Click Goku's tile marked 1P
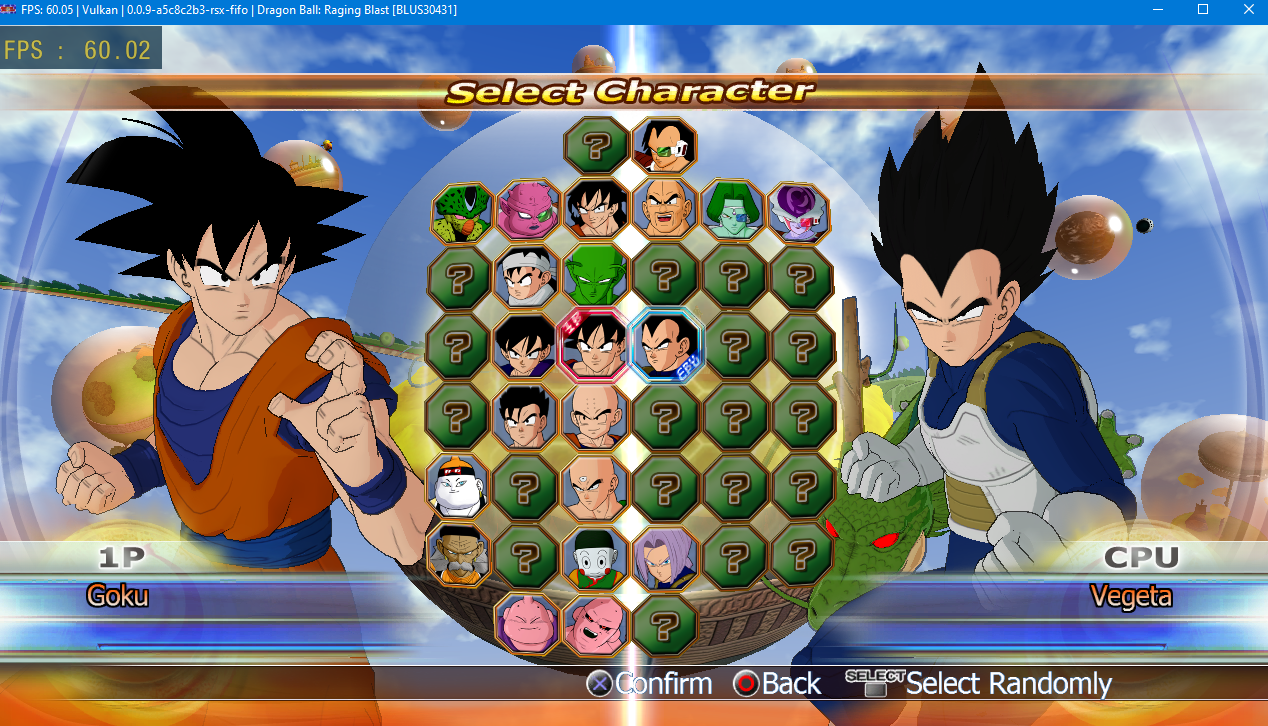The width and height of the screenshot is (1268, 726). point(595,345)
